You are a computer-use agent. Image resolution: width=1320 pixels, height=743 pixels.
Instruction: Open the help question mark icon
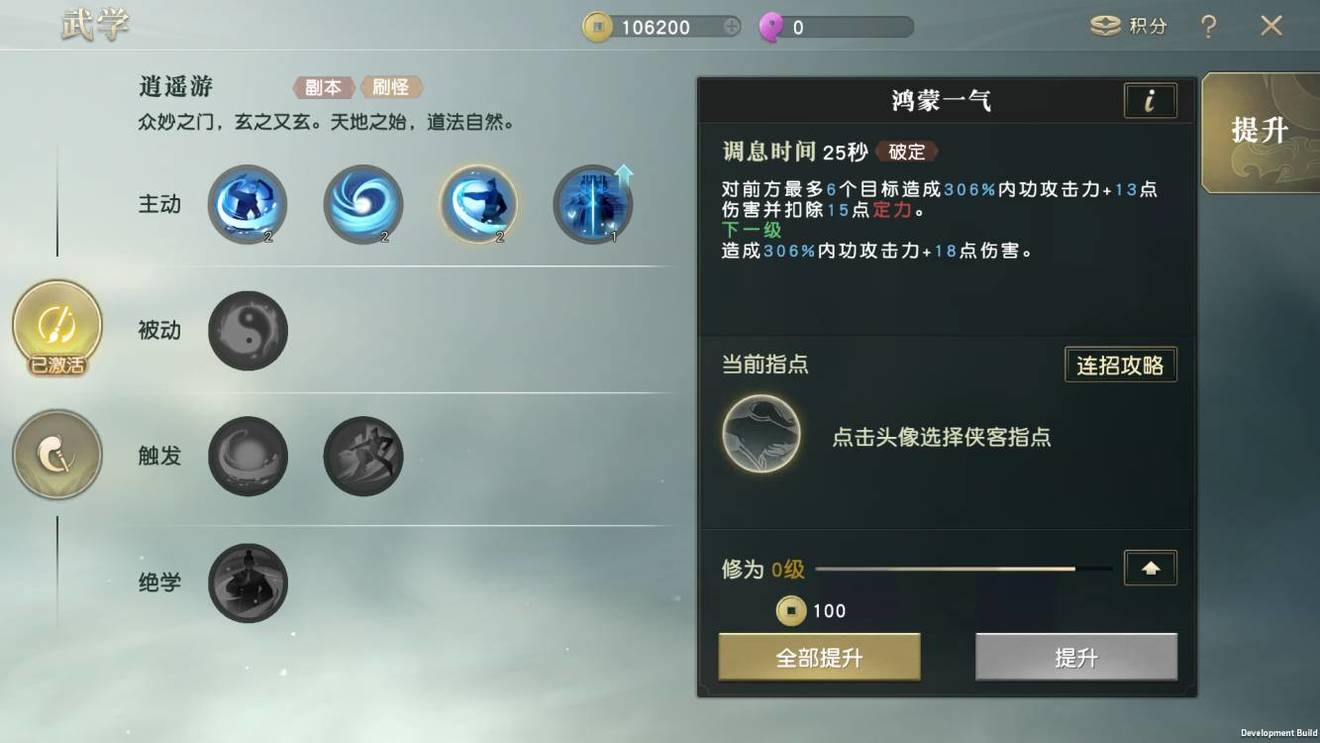tap(1209, 27)
